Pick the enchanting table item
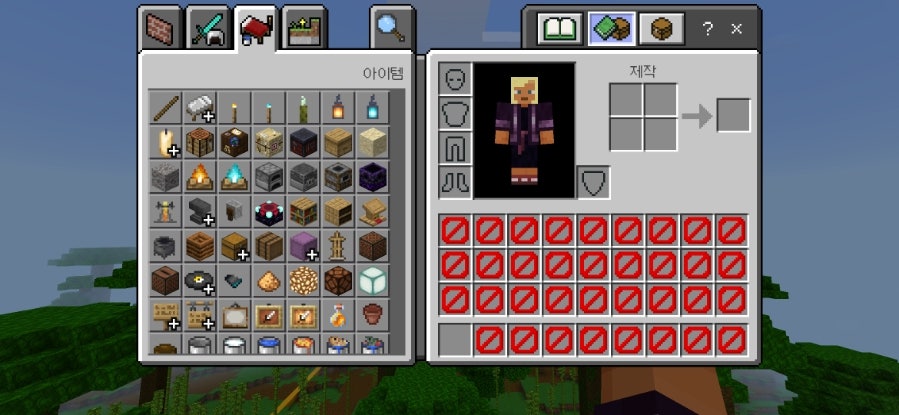899x415 pixels. (269, 211)
